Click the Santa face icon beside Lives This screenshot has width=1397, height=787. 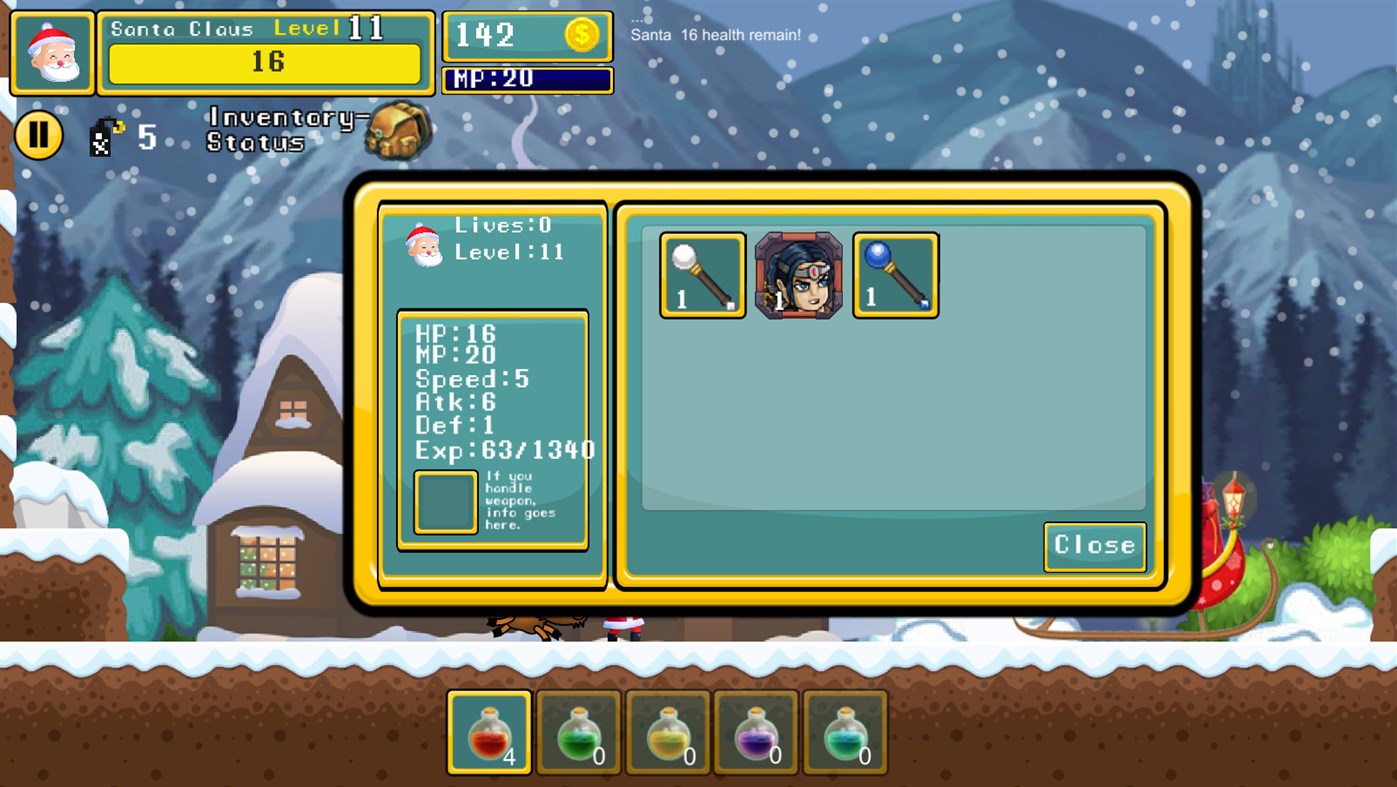point(424,245)
